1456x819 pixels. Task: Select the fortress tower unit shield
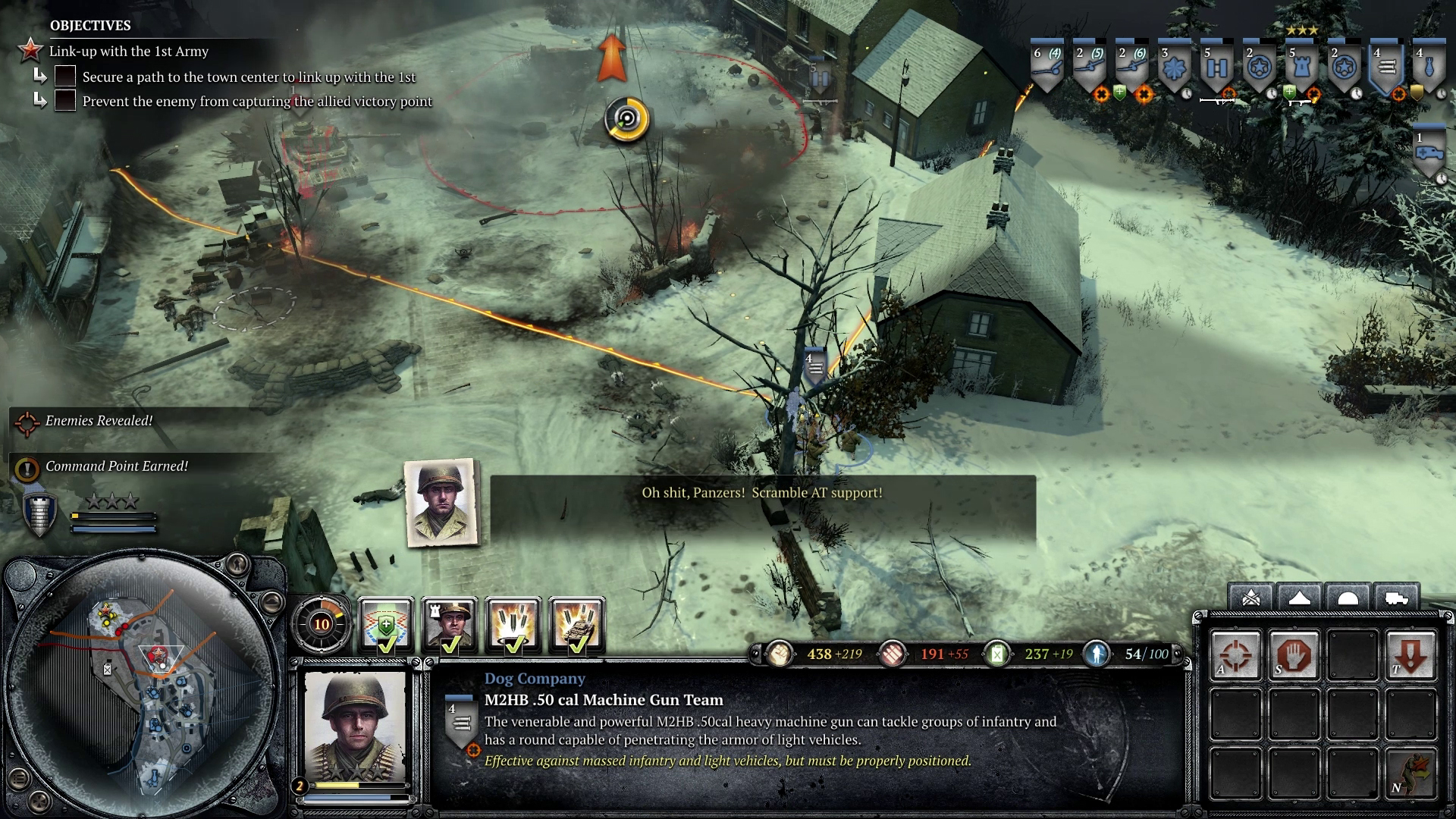coord(1301,68)
